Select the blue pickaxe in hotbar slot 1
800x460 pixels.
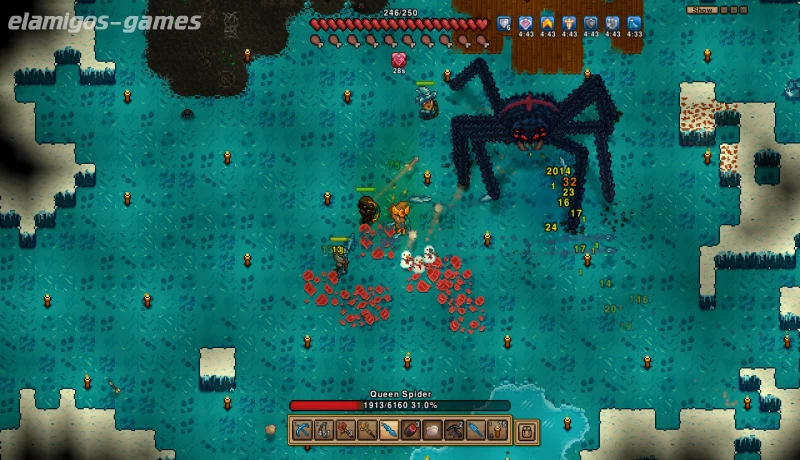point(302,431)
